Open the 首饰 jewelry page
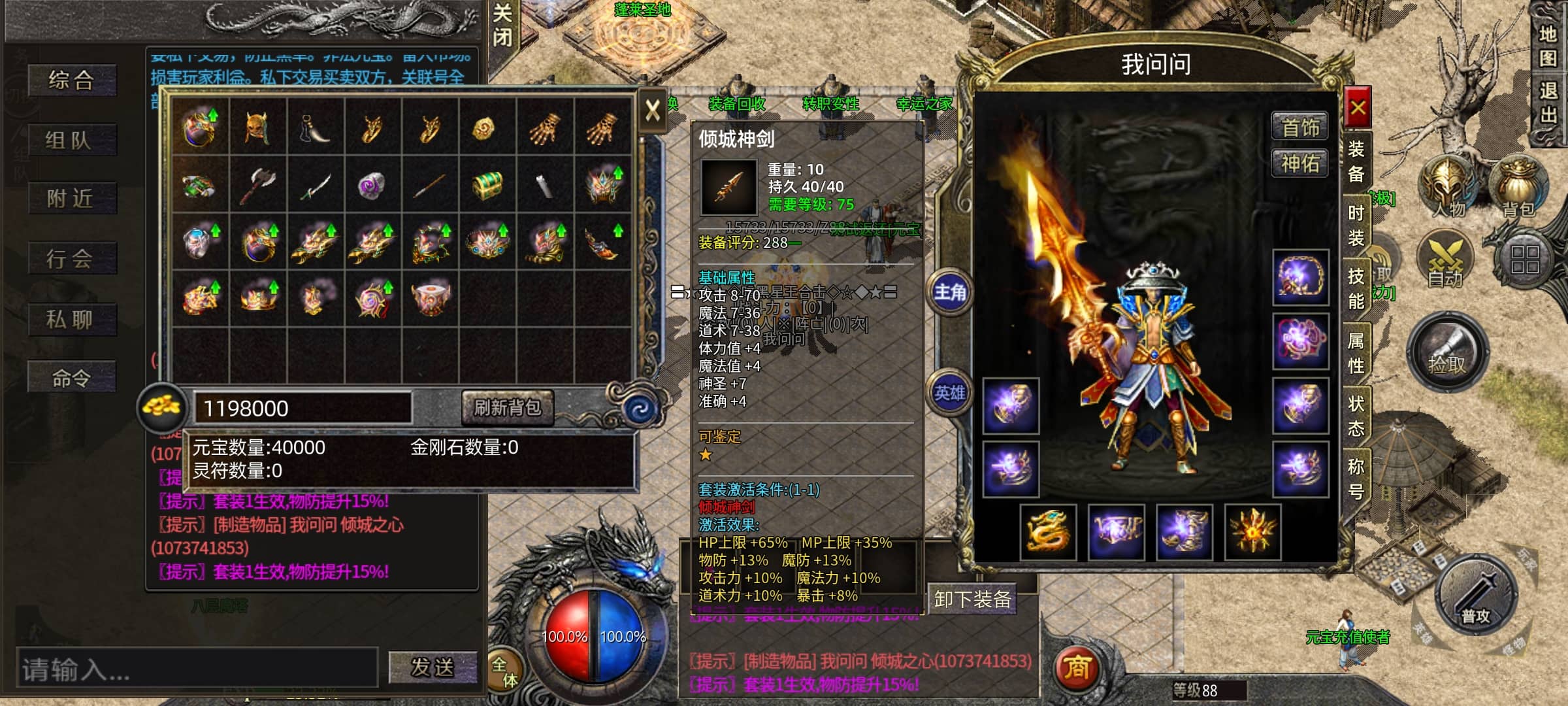This screenshot has width=1568, height=706. pyautogui.click(x=1300, y=127)
